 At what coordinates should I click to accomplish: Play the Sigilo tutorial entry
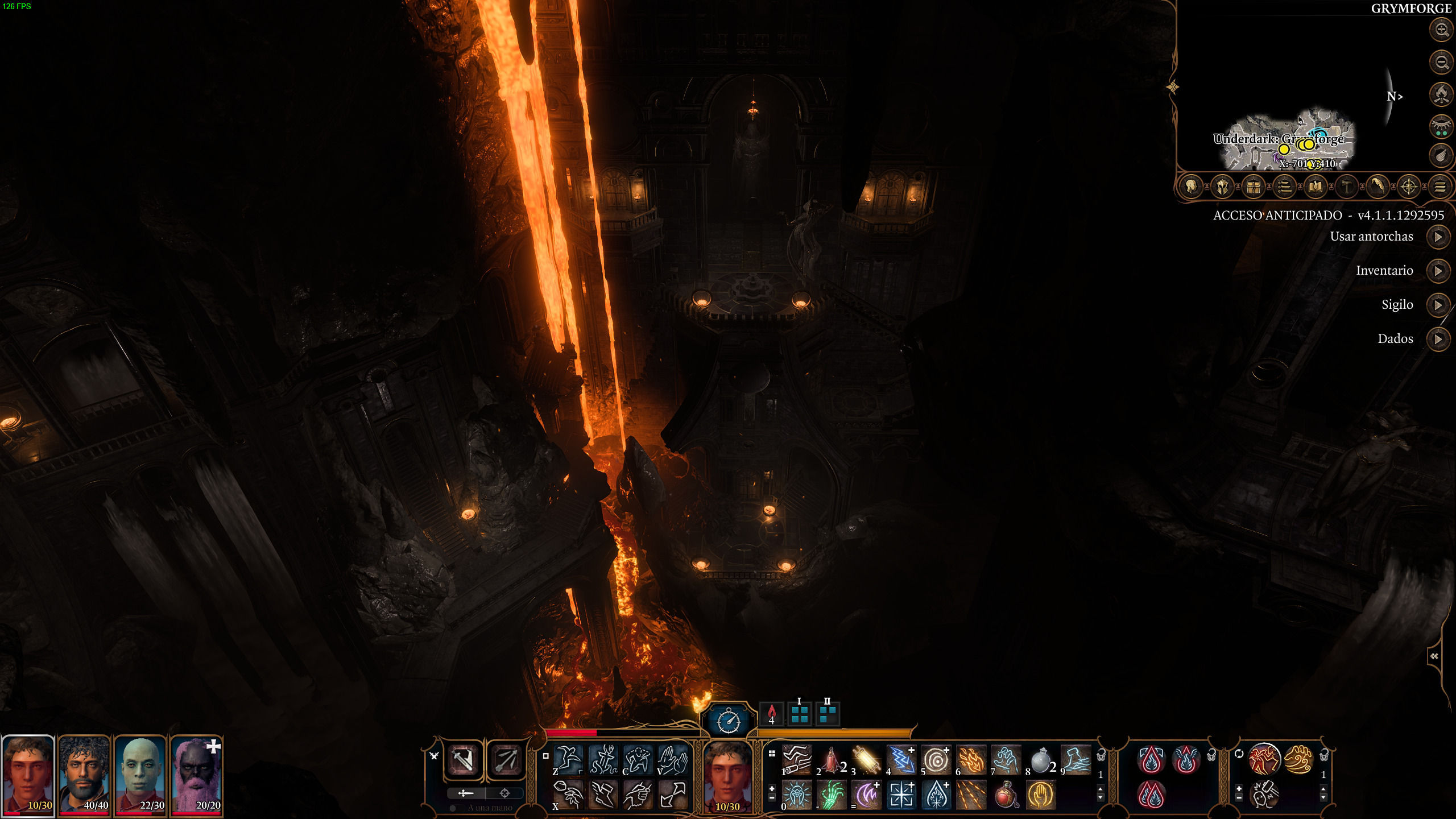click(x=1438, y=305)
